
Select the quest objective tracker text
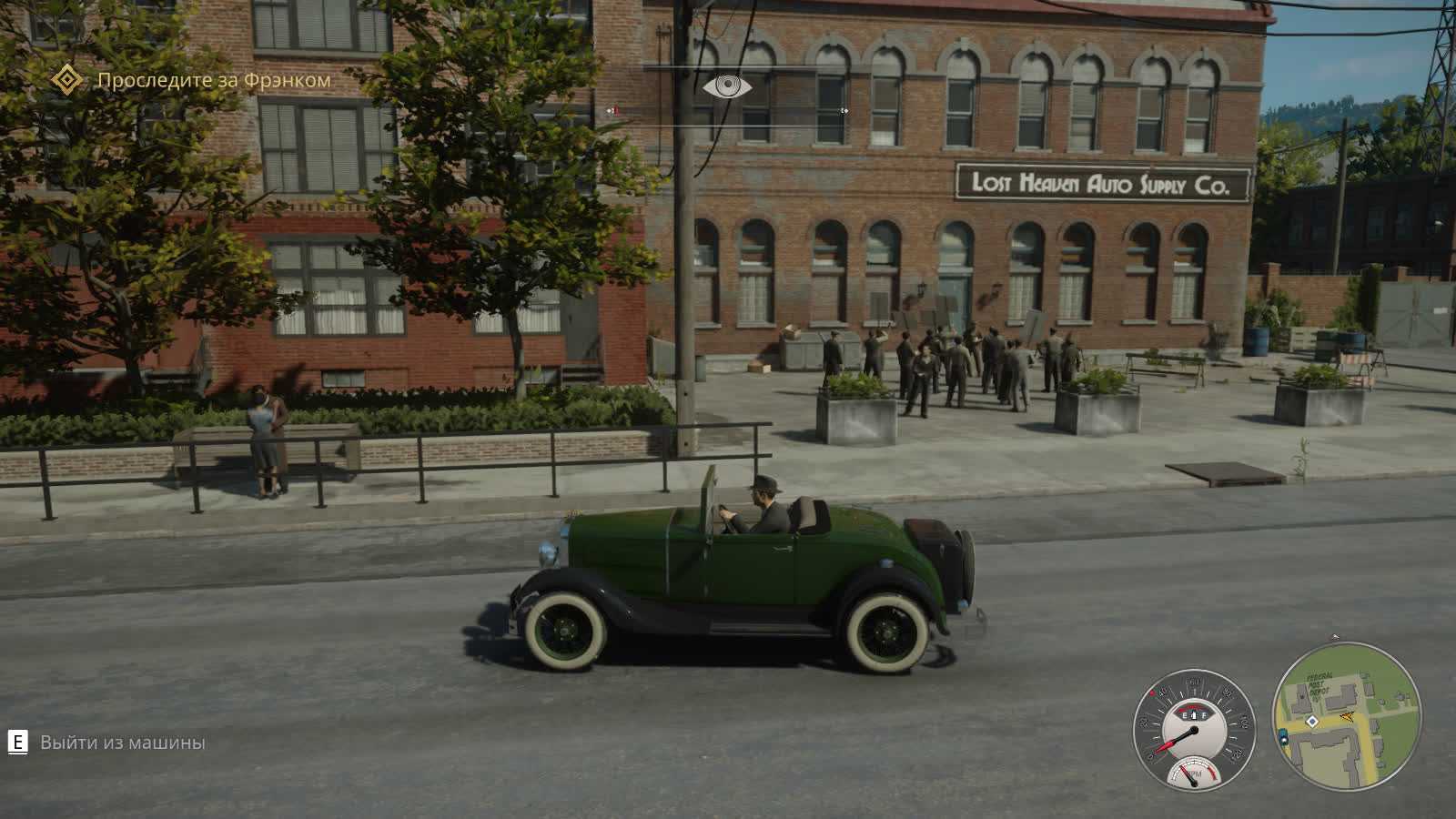214,80
